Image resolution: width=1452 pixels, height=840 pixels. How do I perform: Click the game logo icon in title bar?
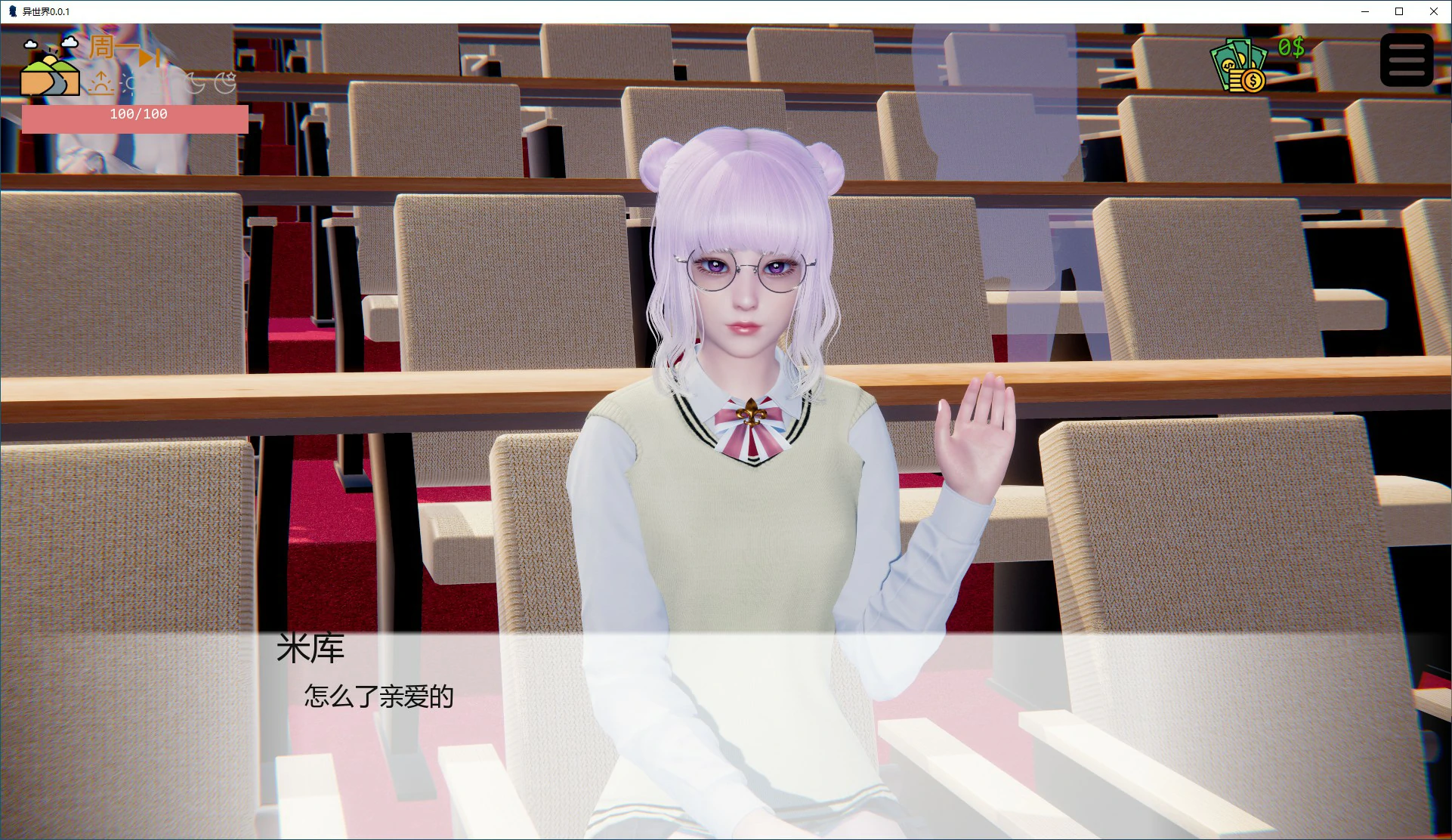(11, 11)
